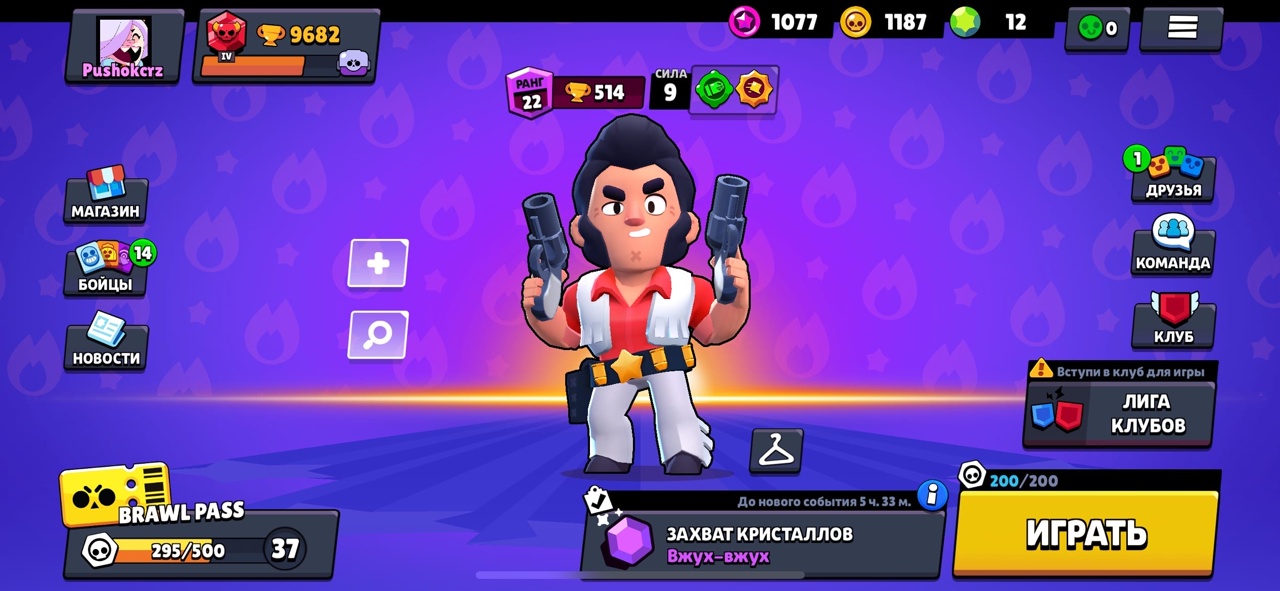Open the skin selection hanger icon

click(776, 451)
